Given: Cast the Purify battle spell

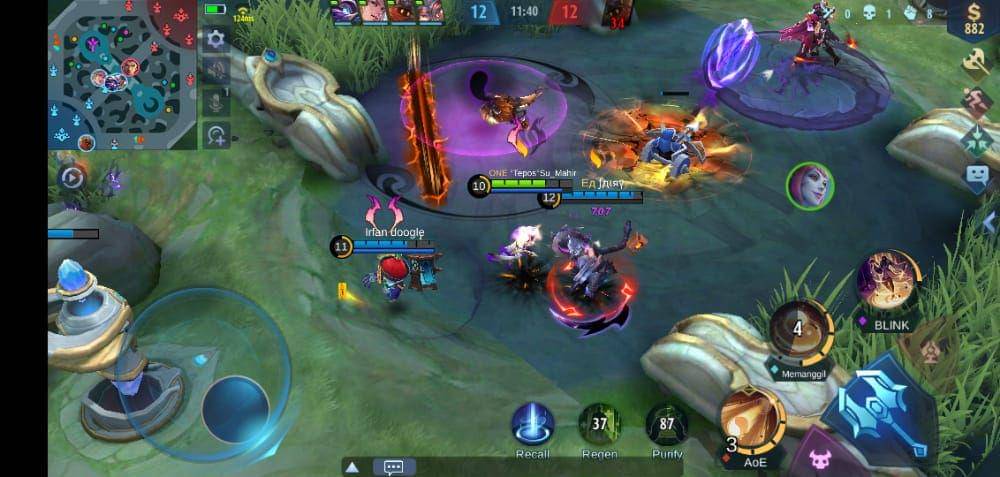Looking at the screenshot, I should [666, 424].
